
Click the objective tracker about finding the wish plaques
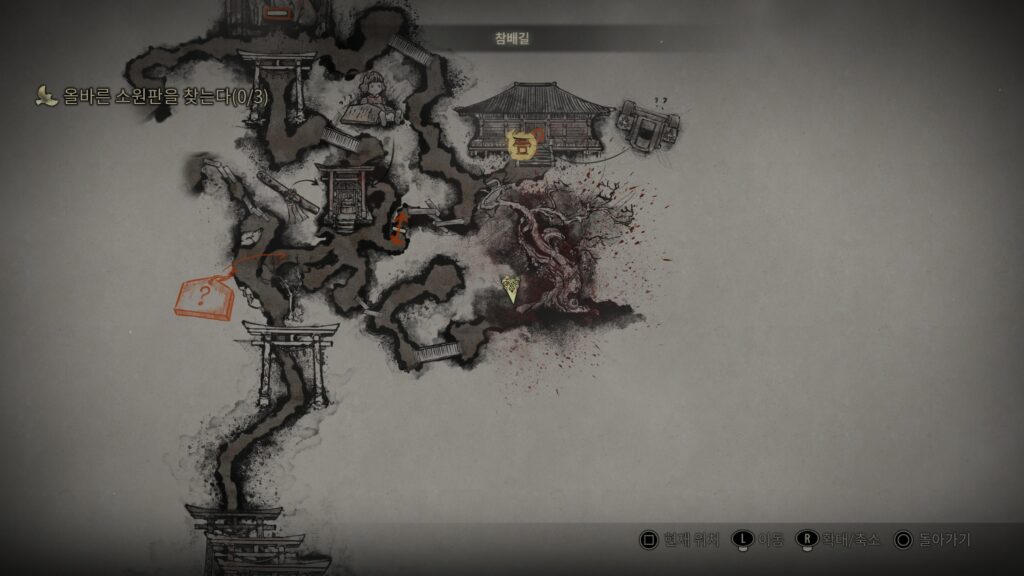160,97
